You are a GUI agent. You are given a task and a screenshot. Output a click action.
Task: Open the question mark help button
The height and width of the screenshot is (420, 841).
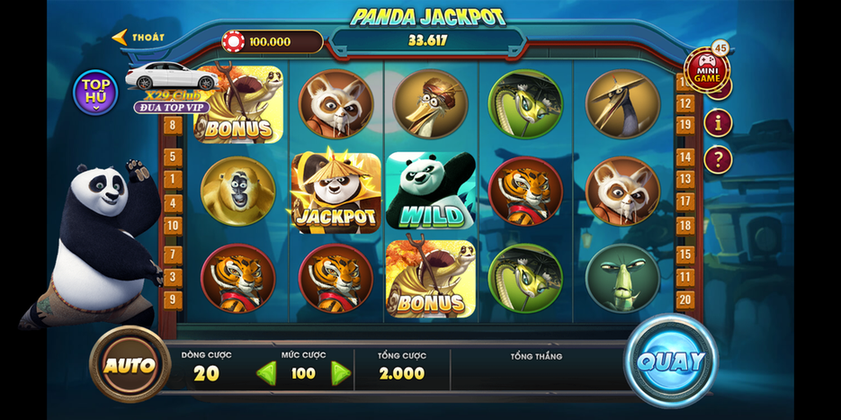pyautogui.click(x=717, y=159)
